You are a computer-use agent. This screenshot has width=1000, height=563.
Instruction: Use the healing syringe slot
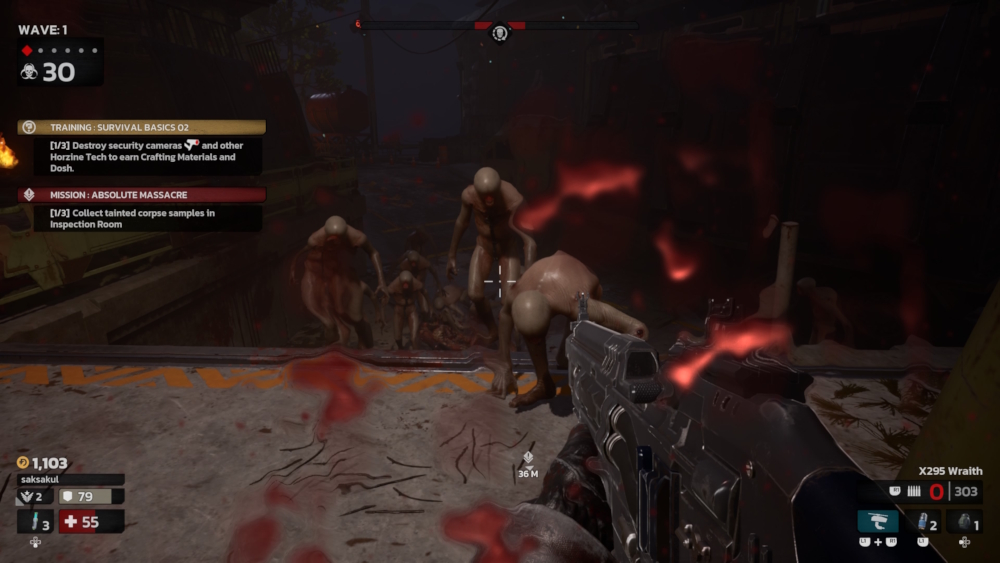34,521
